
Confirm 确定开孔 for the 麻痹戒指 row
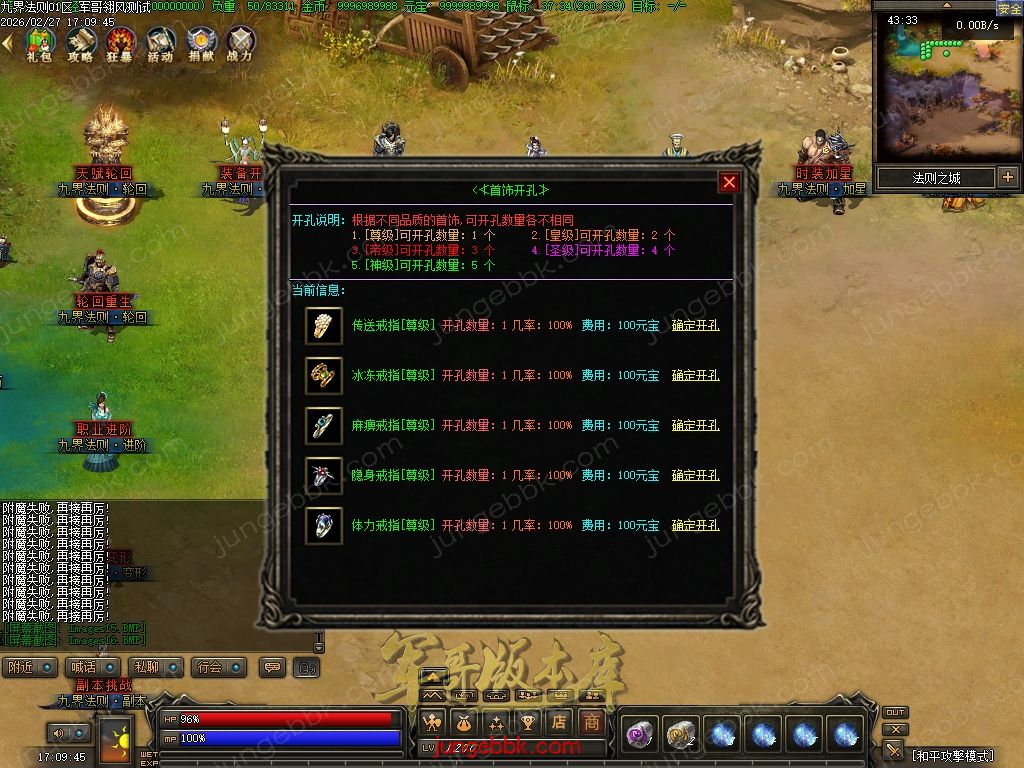695,426
